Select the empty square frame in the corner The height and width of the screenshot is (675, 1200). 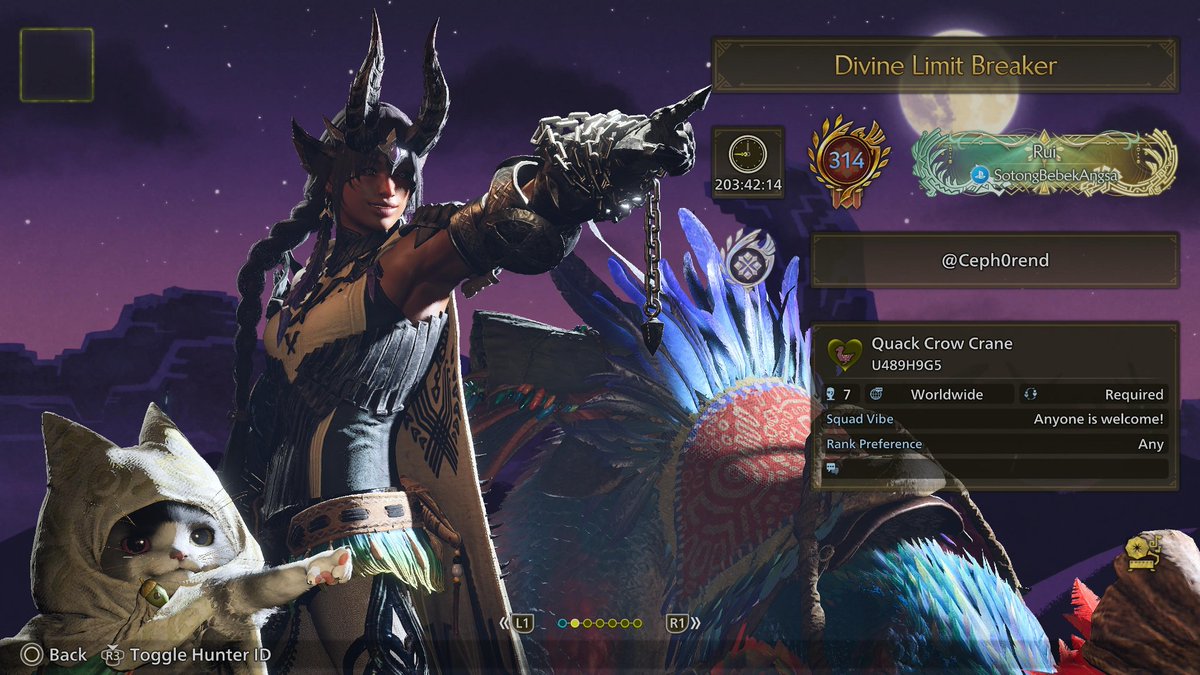(x=57, y=65)
